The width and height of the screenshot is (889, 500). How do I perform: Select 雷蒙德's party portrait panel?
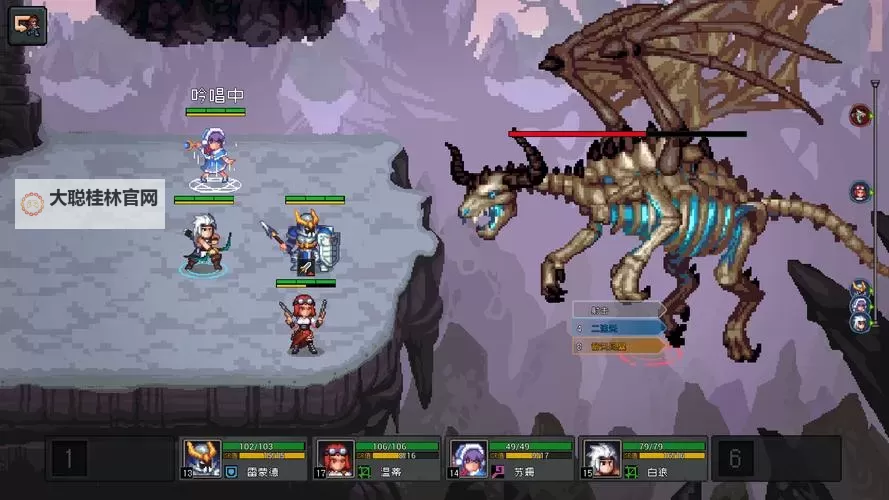pyautogui.click(x=243, y=458)
